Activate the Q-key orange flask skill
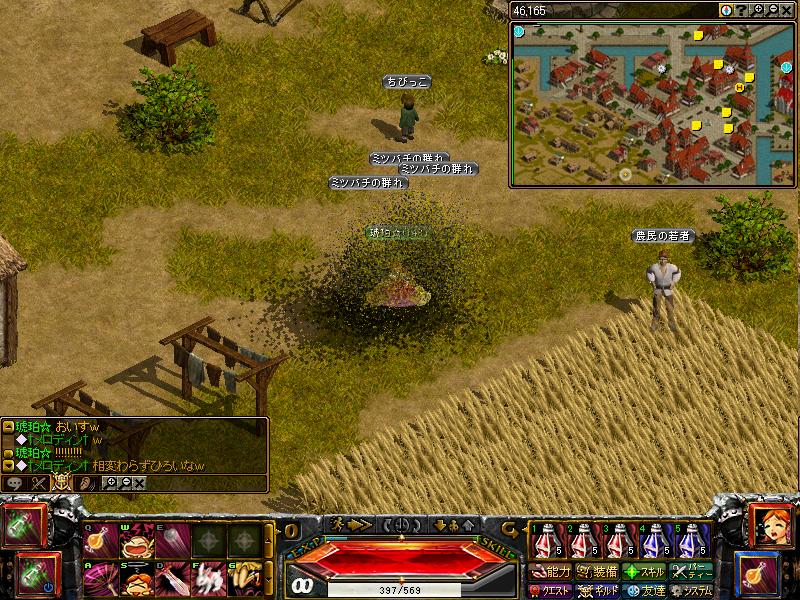The height and width of the screenshot is (600, 800). click(x=97, y=541)
